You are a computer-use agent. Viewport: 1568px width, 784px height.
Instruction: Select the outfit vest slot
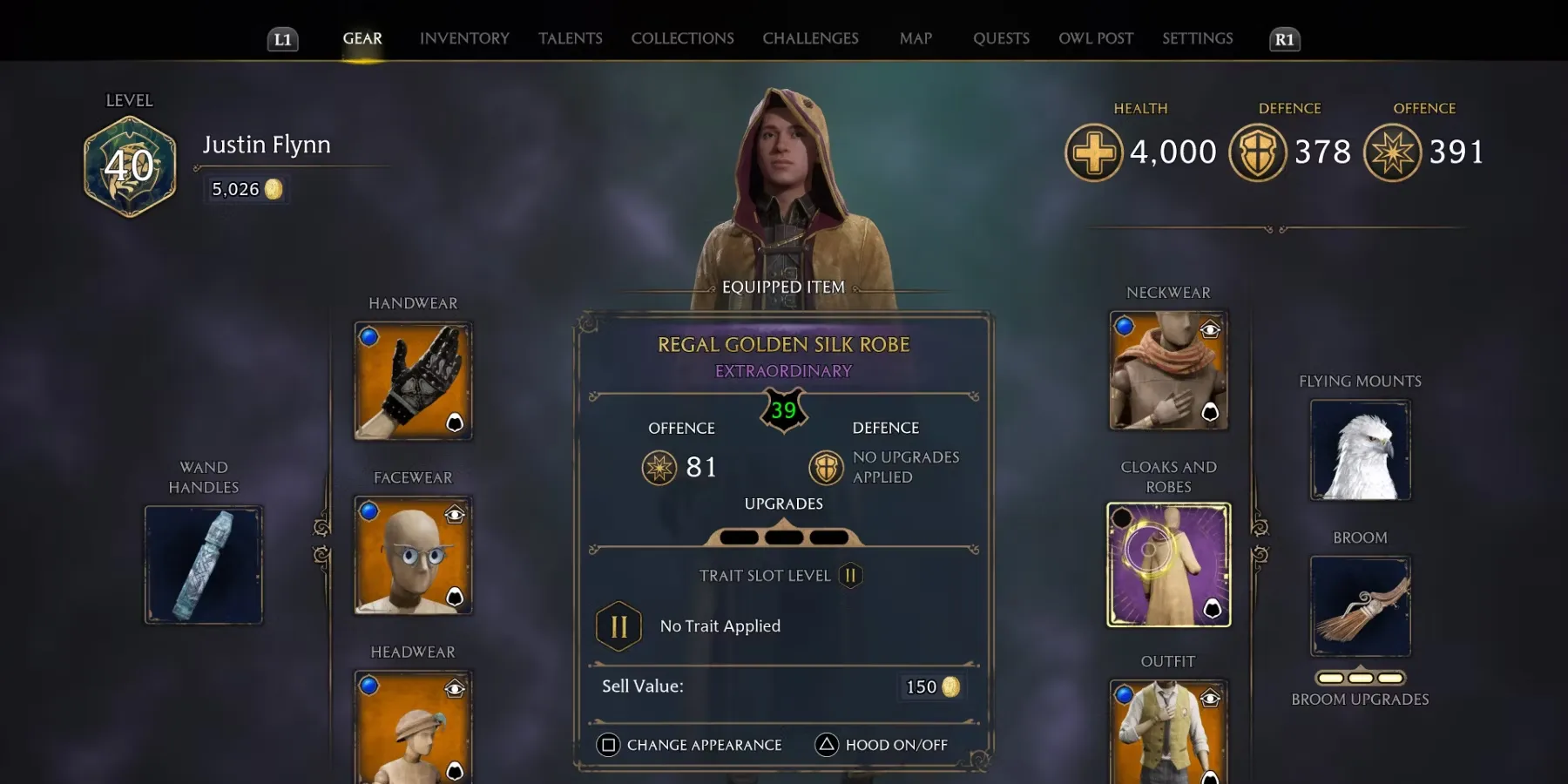pos(1168,732)
